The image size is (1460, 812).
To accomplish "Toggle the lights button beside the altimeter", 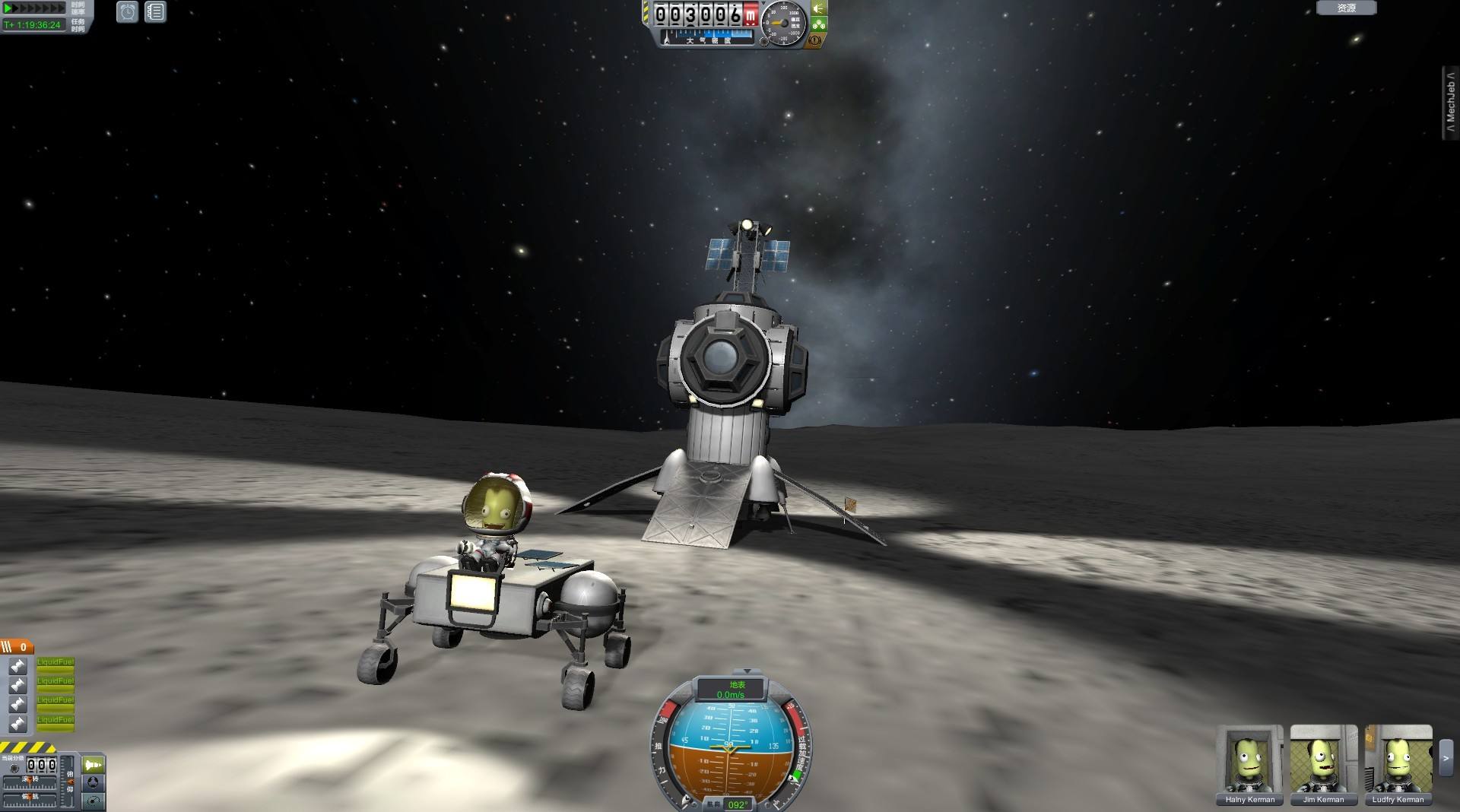I will [x=819, y=8].
